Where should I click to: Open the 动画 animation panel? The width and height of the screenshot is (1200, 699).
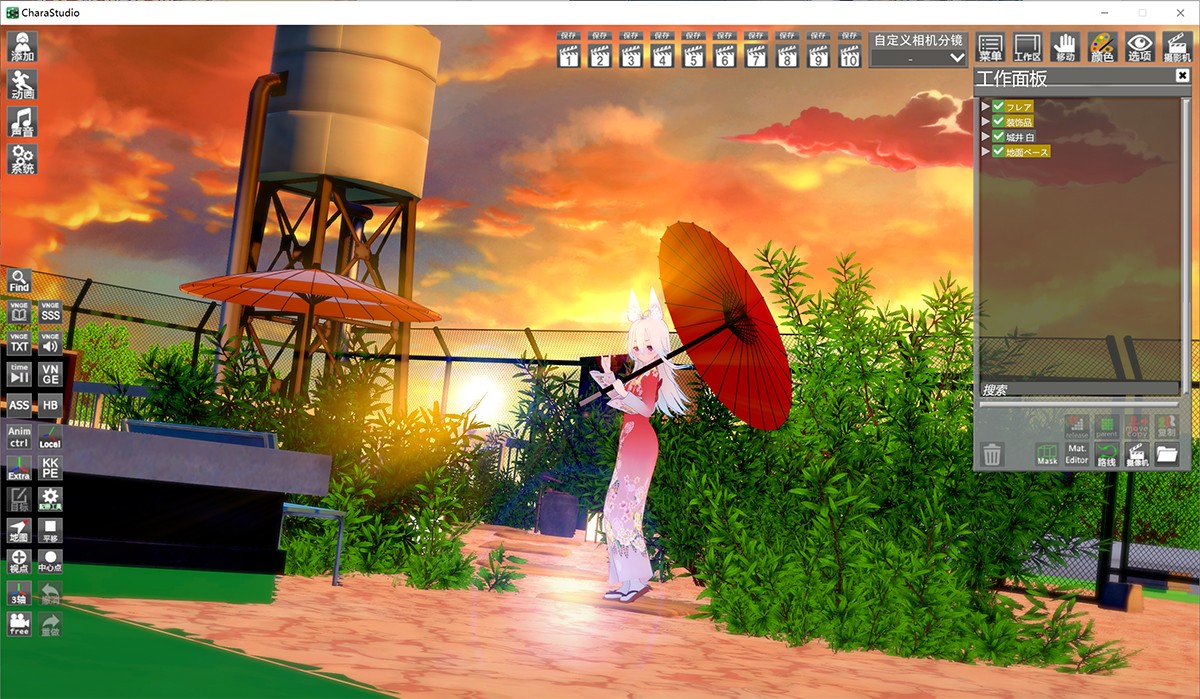pyautogui.click(x=22, y=84)
